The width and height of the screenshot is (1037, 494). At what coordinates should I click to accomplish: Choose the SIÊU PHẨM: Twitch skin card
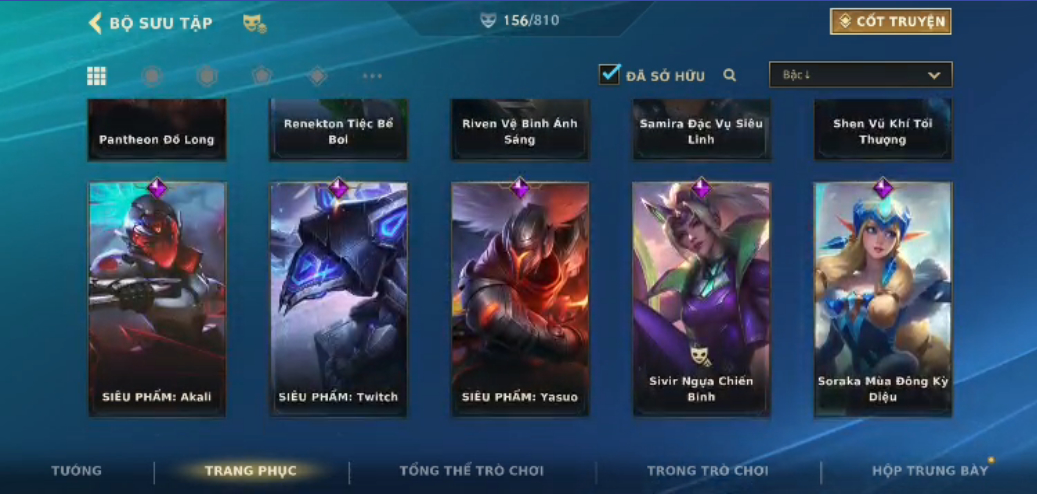[338, 298]
